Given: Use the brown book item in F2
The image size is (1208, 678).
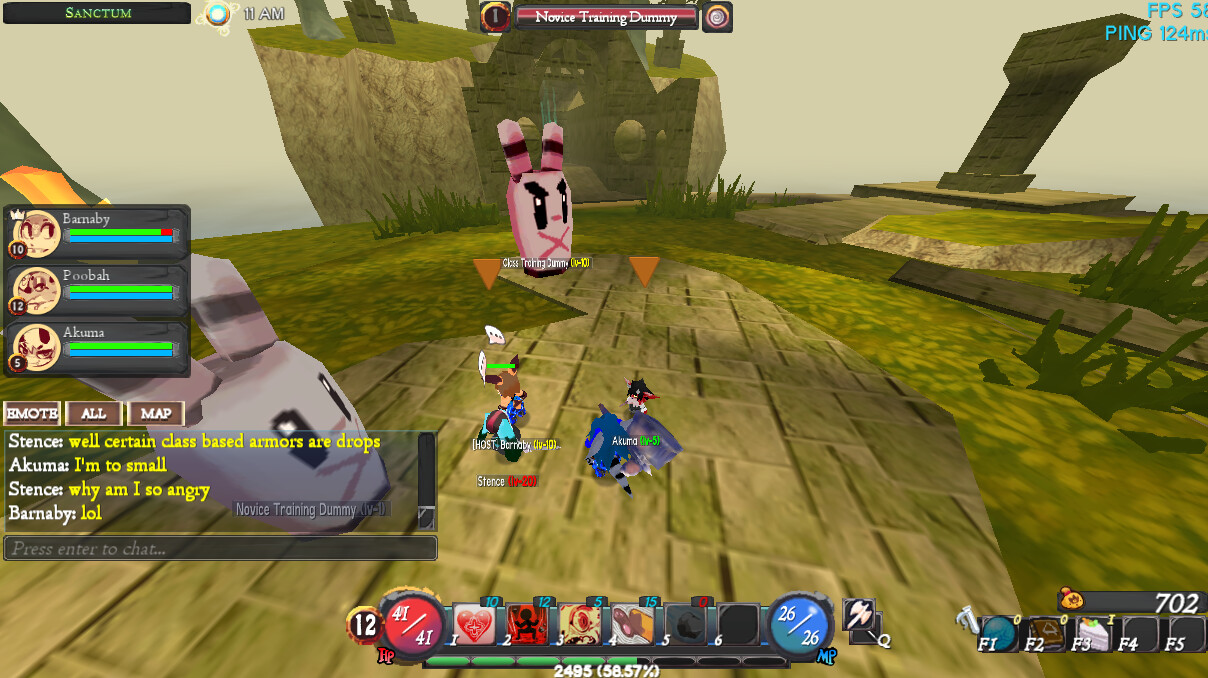Looking at the screenshot, I should 1043,634.
